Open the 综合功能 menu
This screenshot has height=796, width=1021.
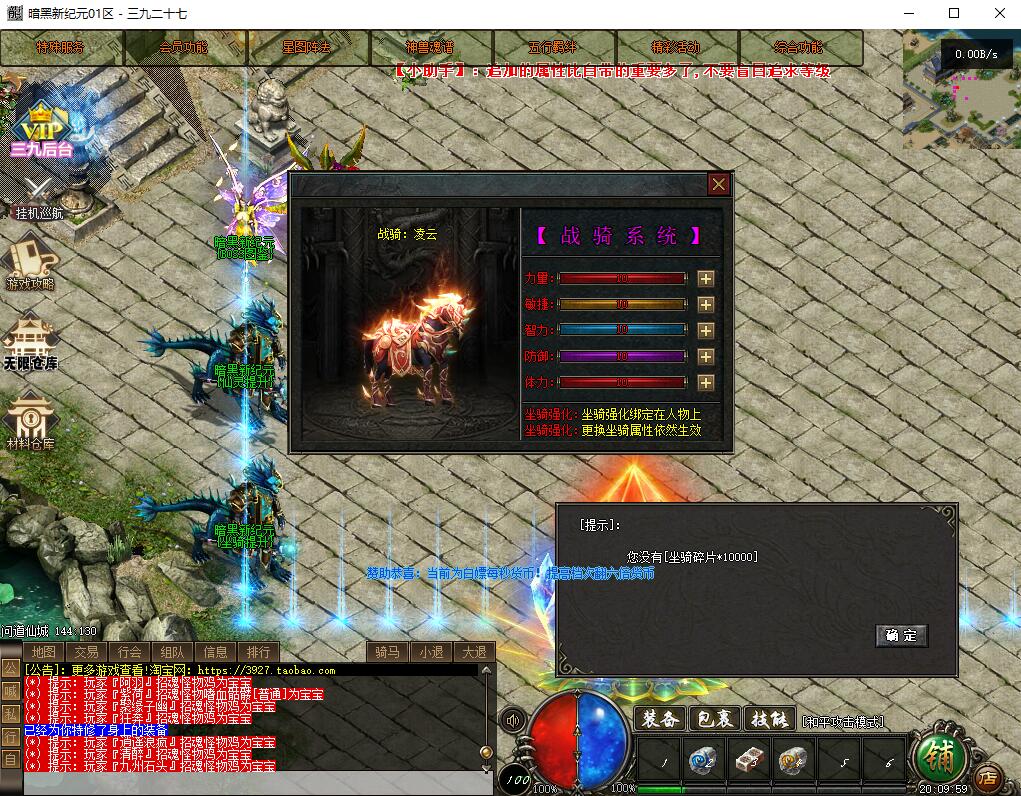(799, 47)
